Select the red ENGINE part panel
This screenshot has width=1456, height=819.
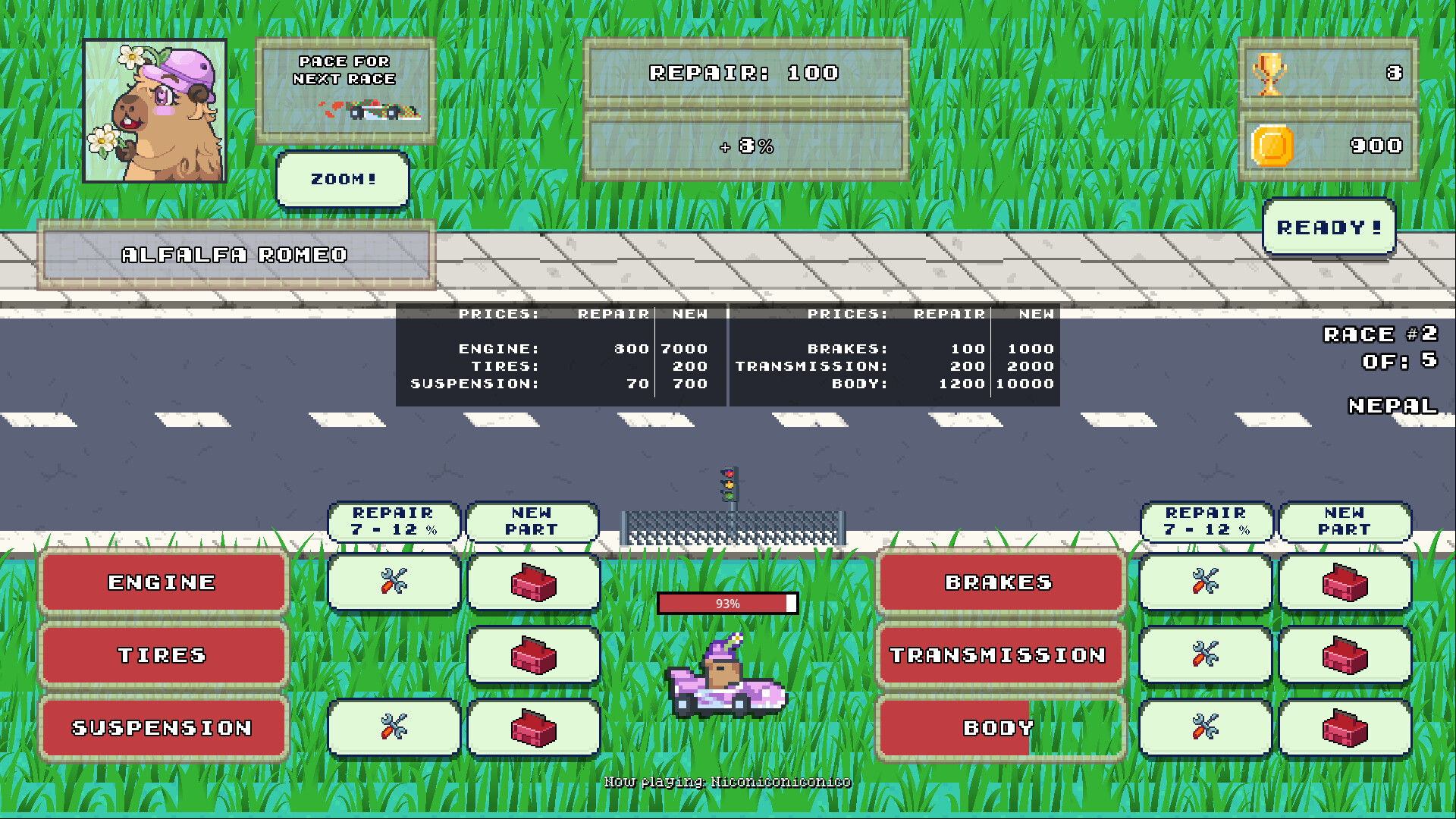pyautogui.click(x=162, y=582)
